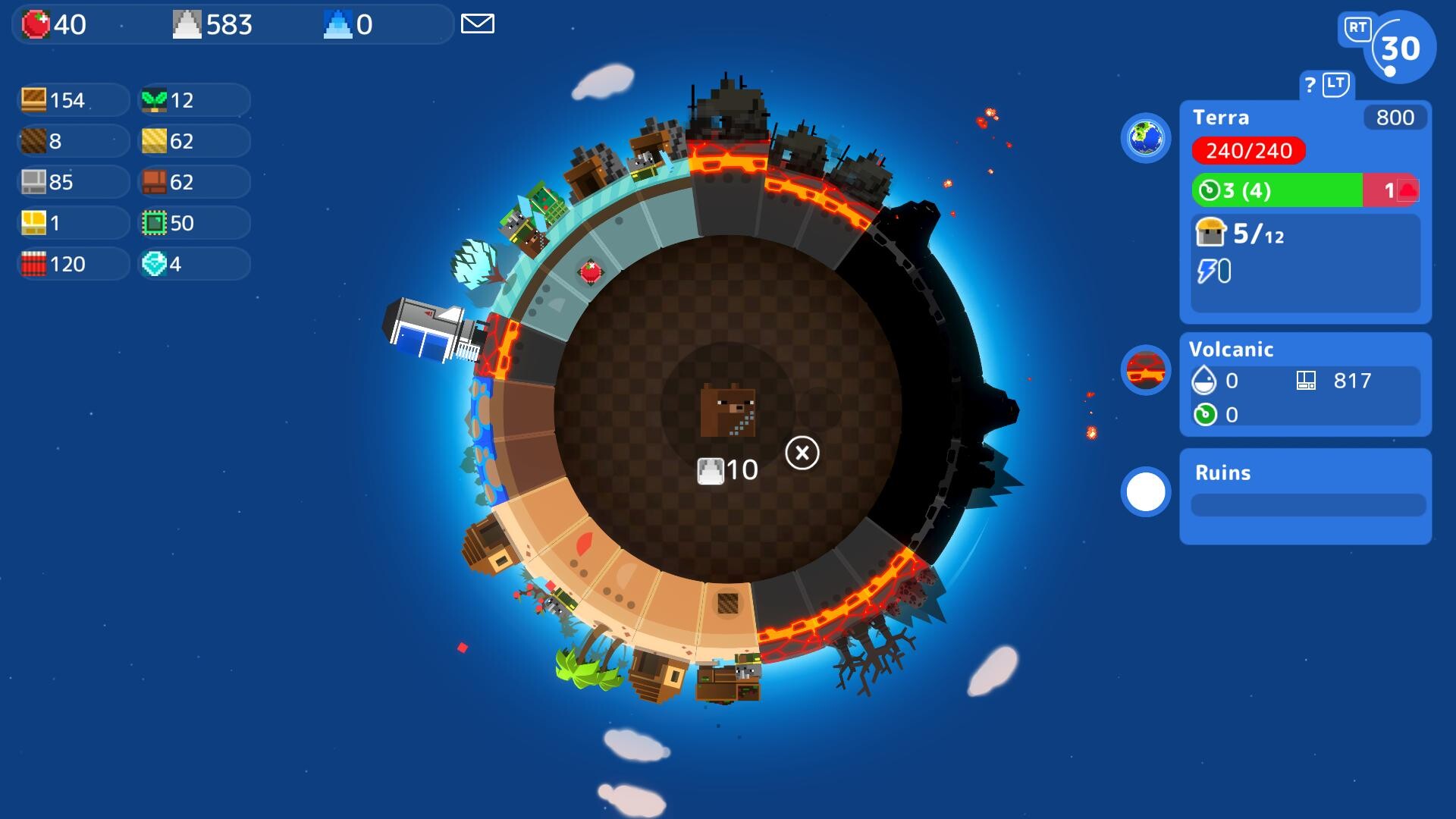Select the white Ruins planet icon

coord(1145,491)
